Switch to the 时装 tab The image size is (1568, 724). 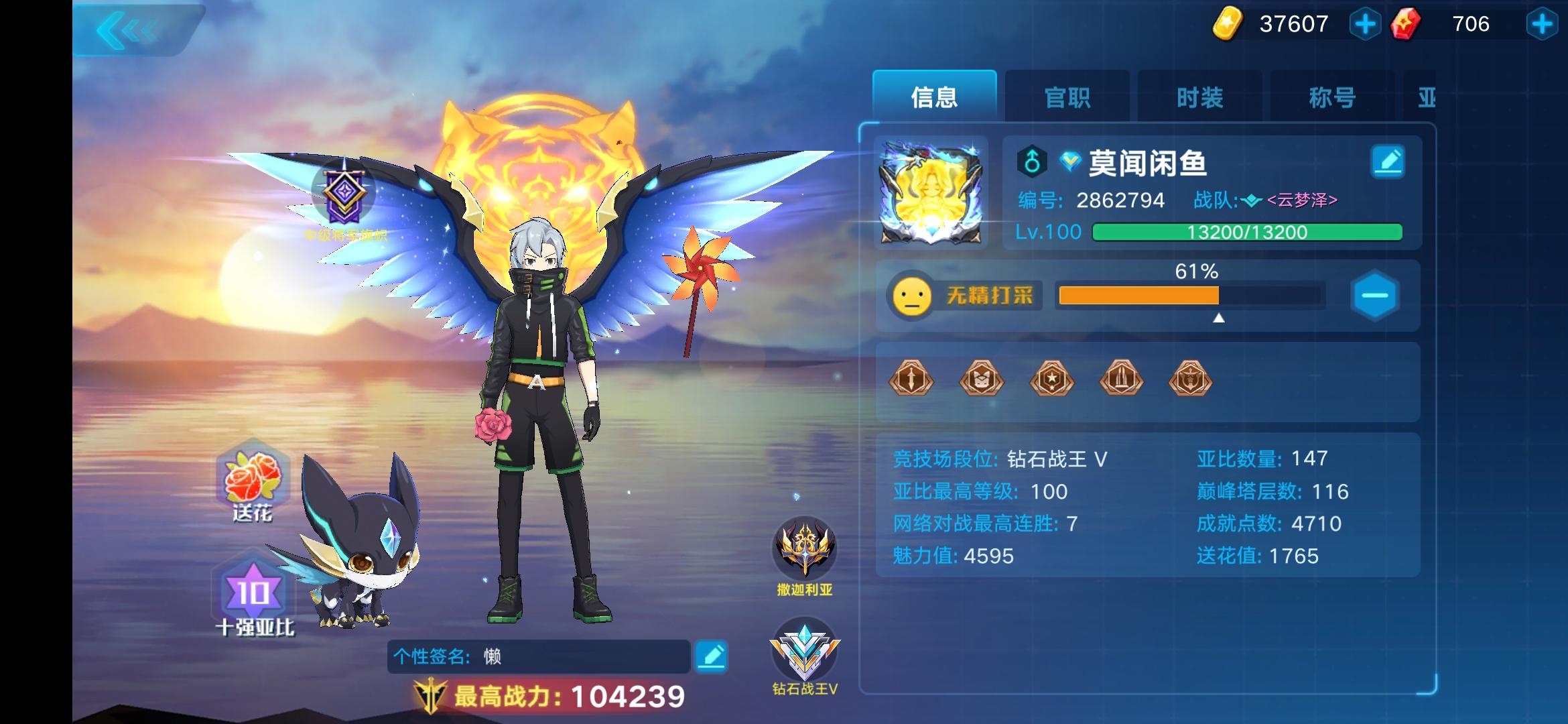click(x=1199, y=97)
